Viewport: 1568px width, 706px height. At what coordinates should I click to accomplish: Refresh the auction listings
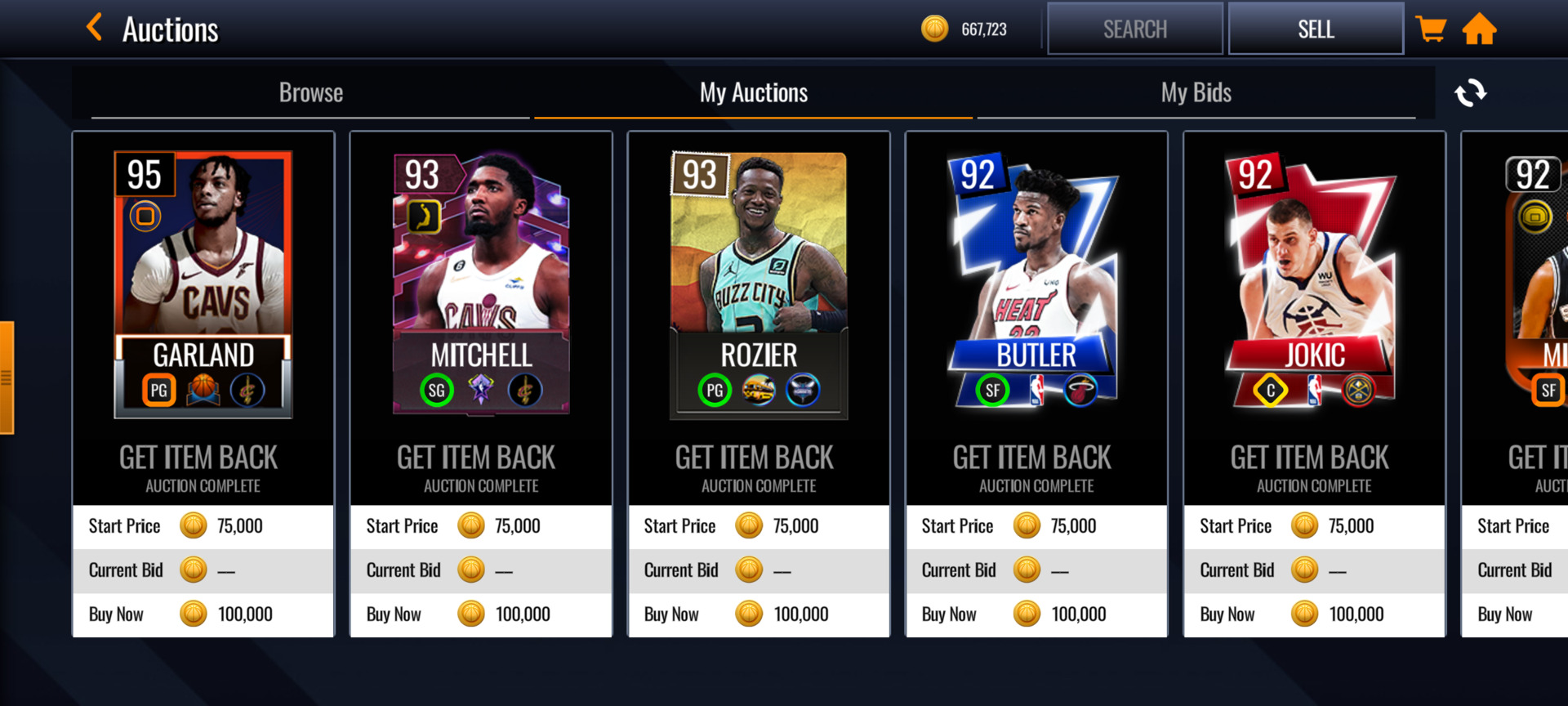[1470, 93]
